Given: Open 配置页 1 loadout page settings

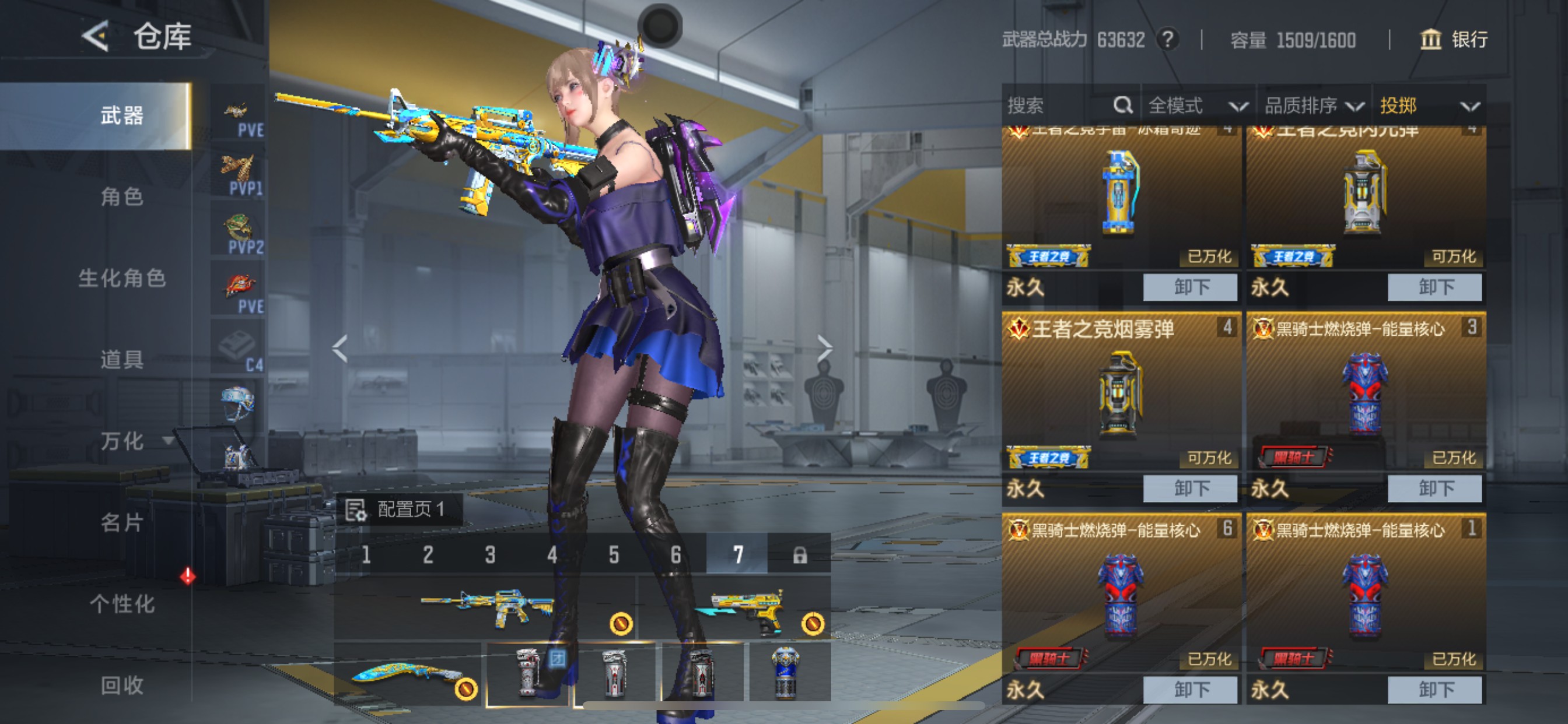Looking at the screenshot, I should [400, 509].
